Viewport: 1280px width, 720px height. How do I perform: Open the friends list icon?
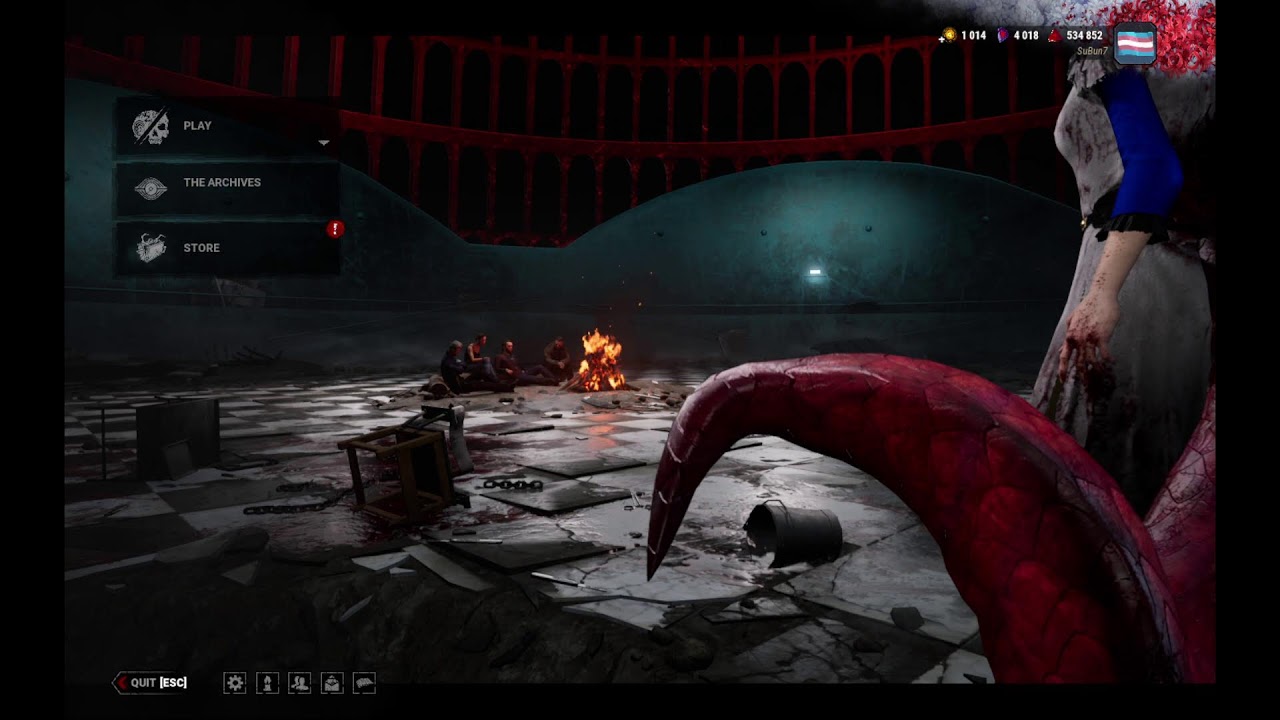(x=299, y=683)
